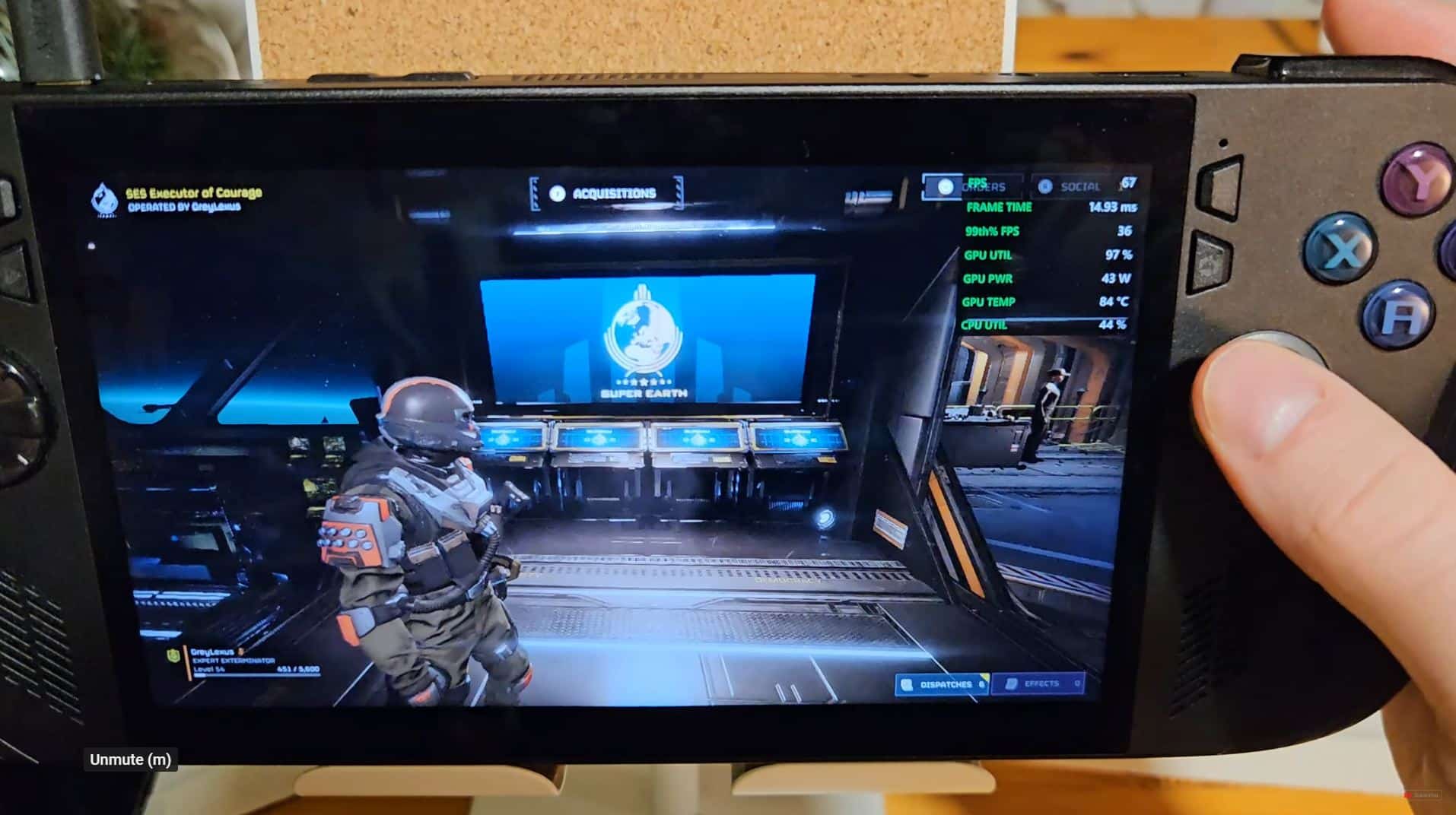Image resolution: width=1456 pixels, height=815 pixels.
Task: Click the Dispatches button
Action: 943,683
